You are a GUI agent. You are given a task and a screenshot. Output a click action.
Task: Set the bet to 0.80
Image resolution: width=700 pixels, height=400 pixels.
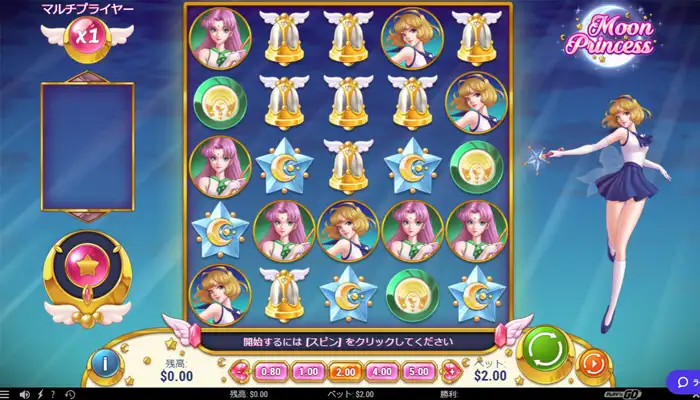[269, 371]
